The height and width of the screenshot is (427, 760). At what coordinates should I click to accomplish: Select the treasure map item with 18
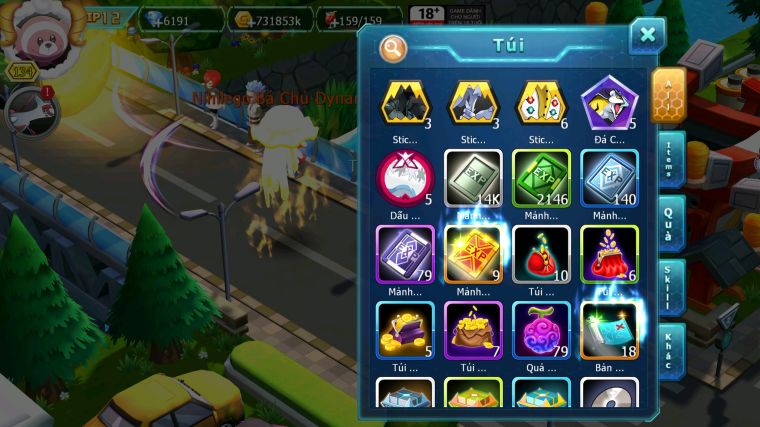[609, 328]
